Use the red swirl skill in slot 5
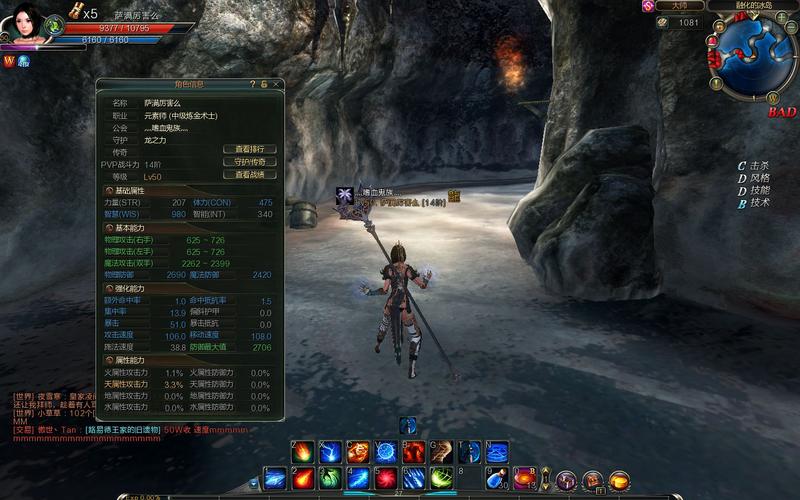Screen dimensions: 800x500 coord(386,479)
